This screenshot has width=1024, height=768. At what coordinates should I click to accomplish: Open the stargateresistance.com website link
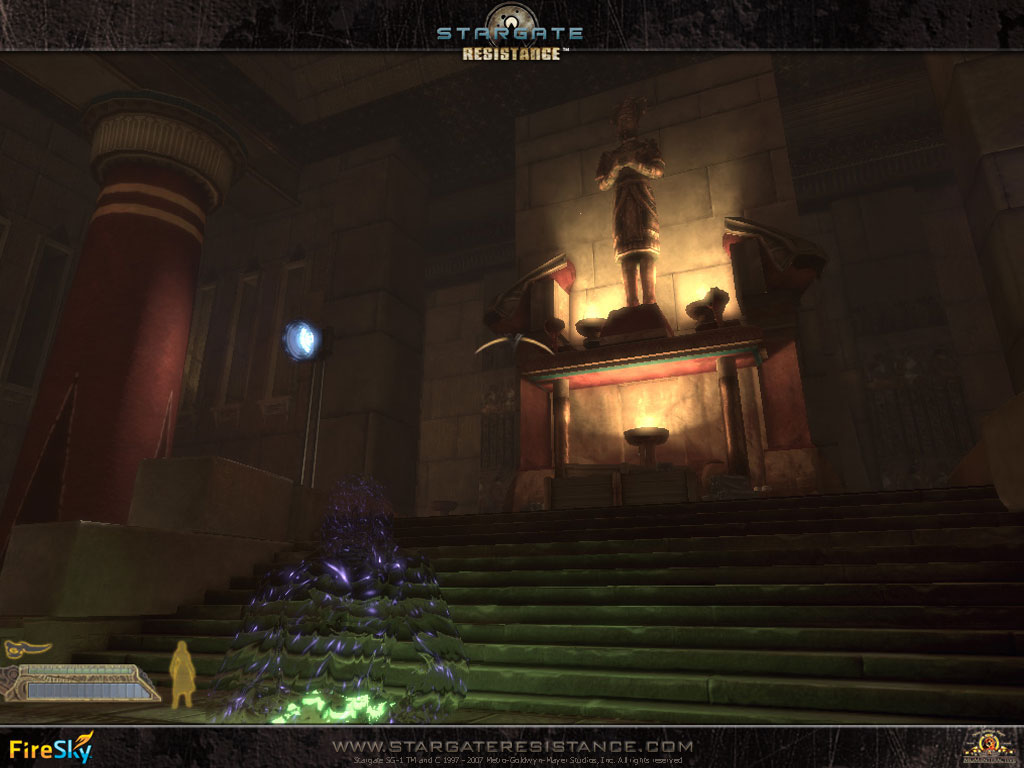(512, 746)
